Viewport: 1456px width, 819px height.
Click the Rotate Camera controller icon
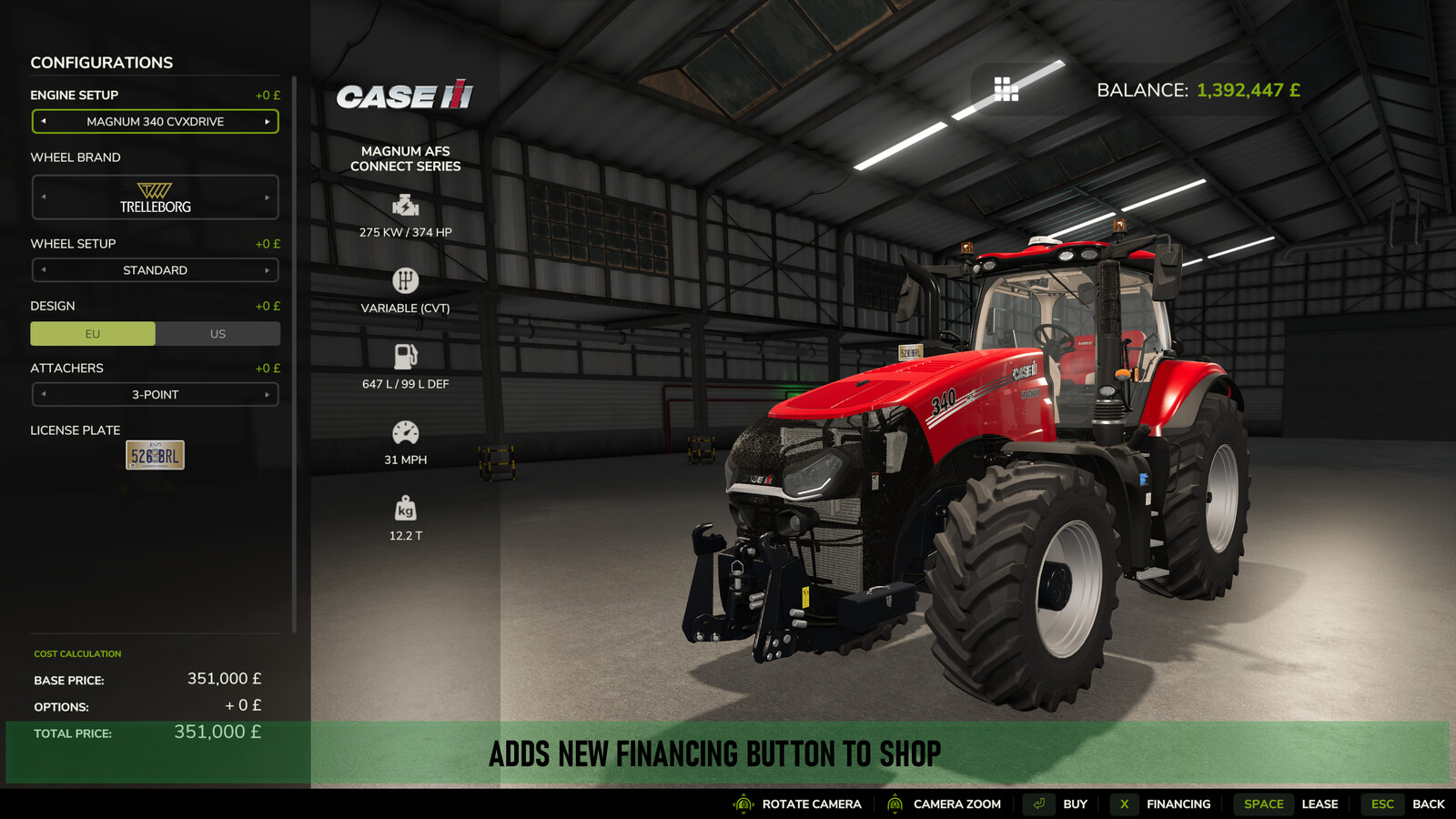pos(743,804)
